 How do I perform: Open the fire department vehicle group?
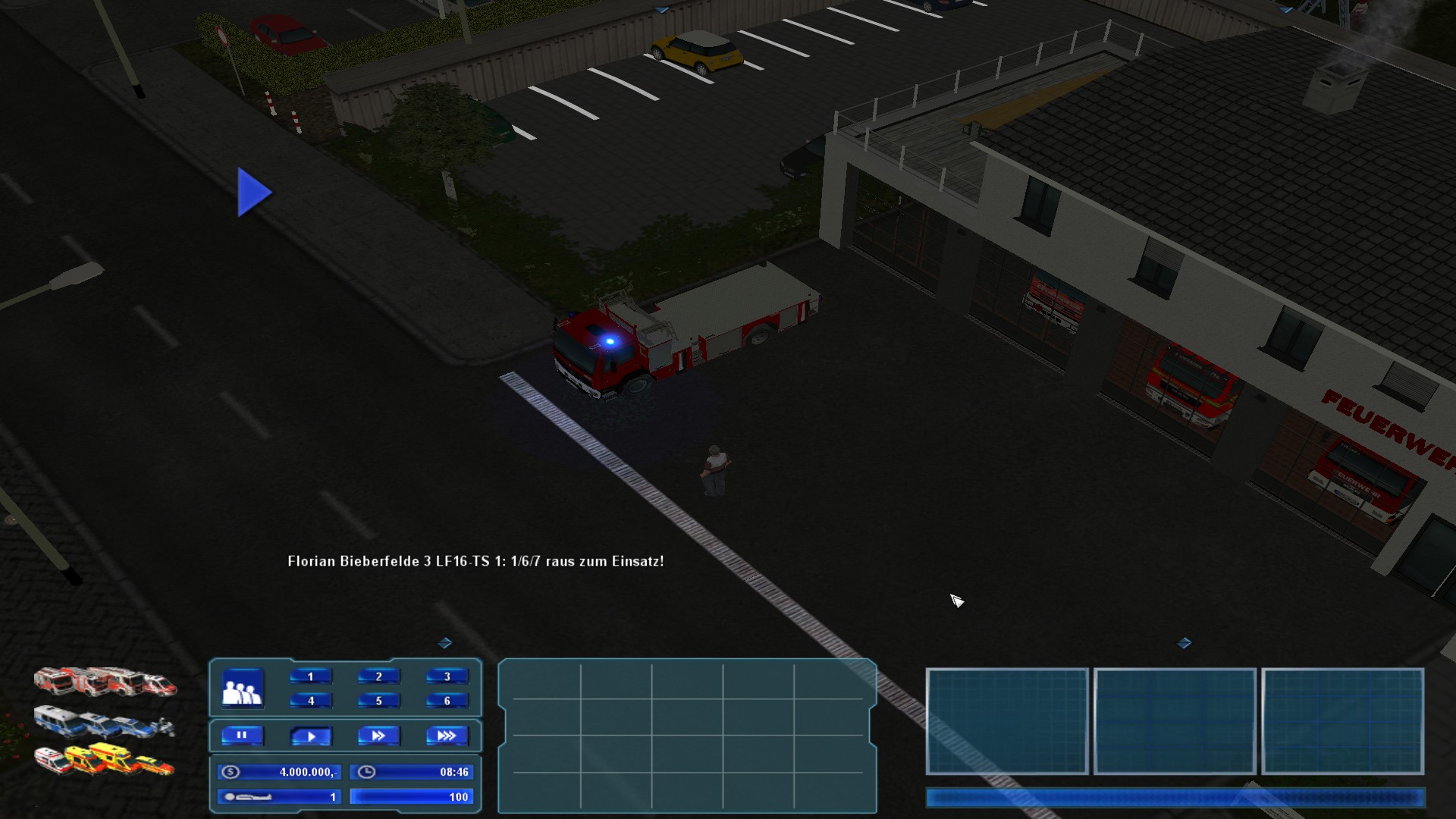tap(105, 682)
